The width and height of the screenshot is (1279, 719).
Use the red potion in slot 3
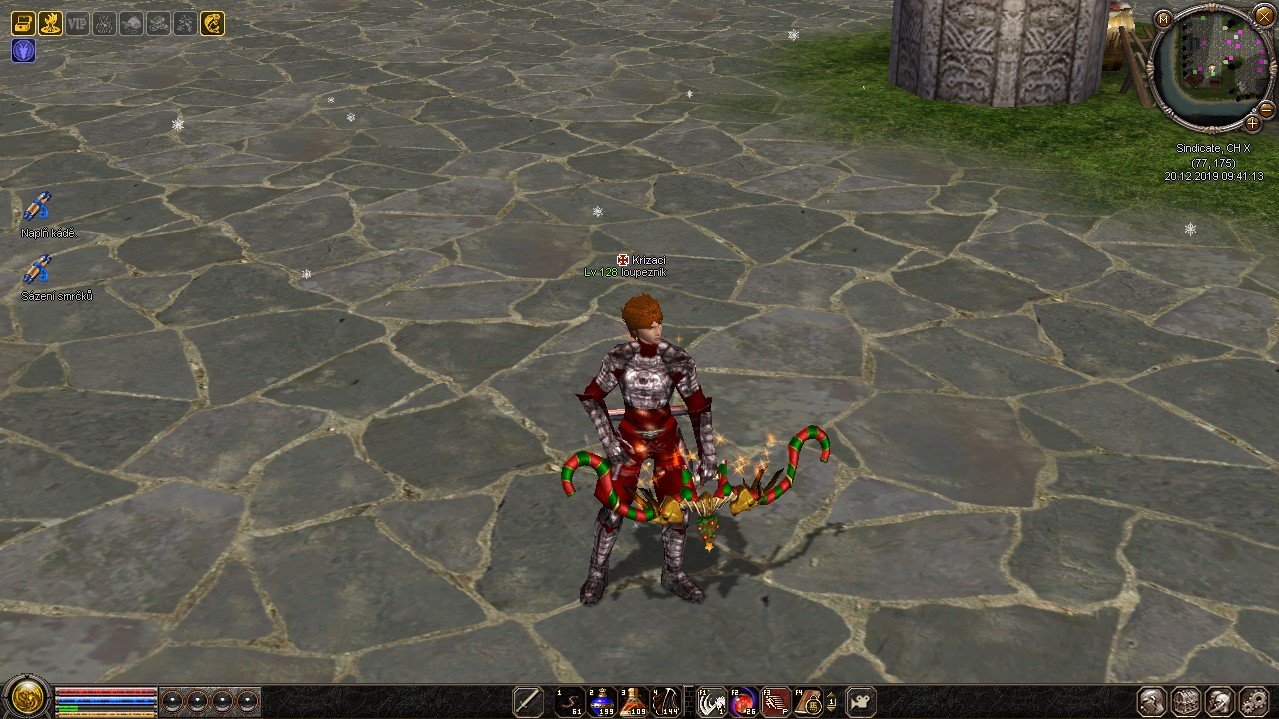pos(633,702)
